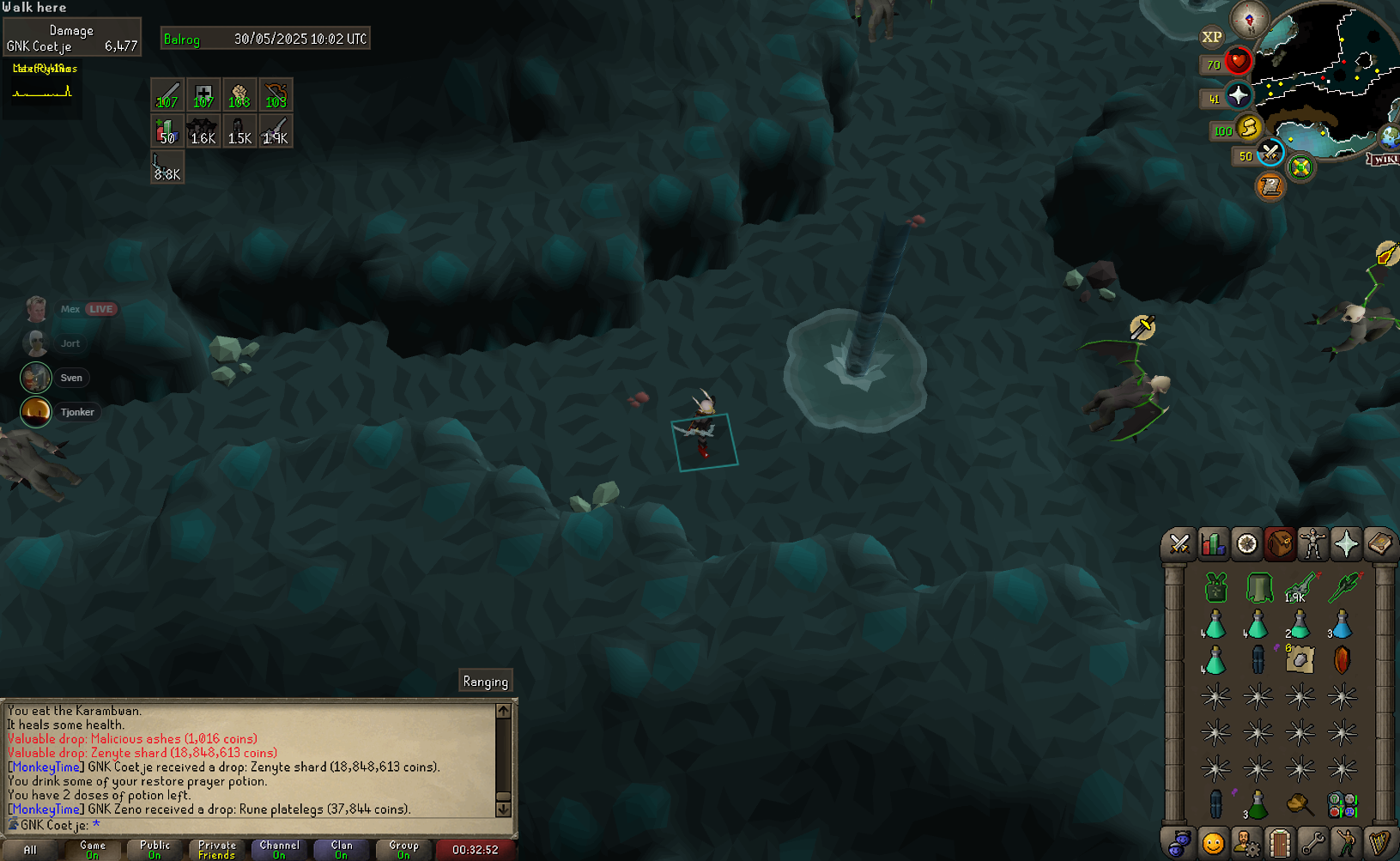Open the Logout door tab

coord(1279,843)
